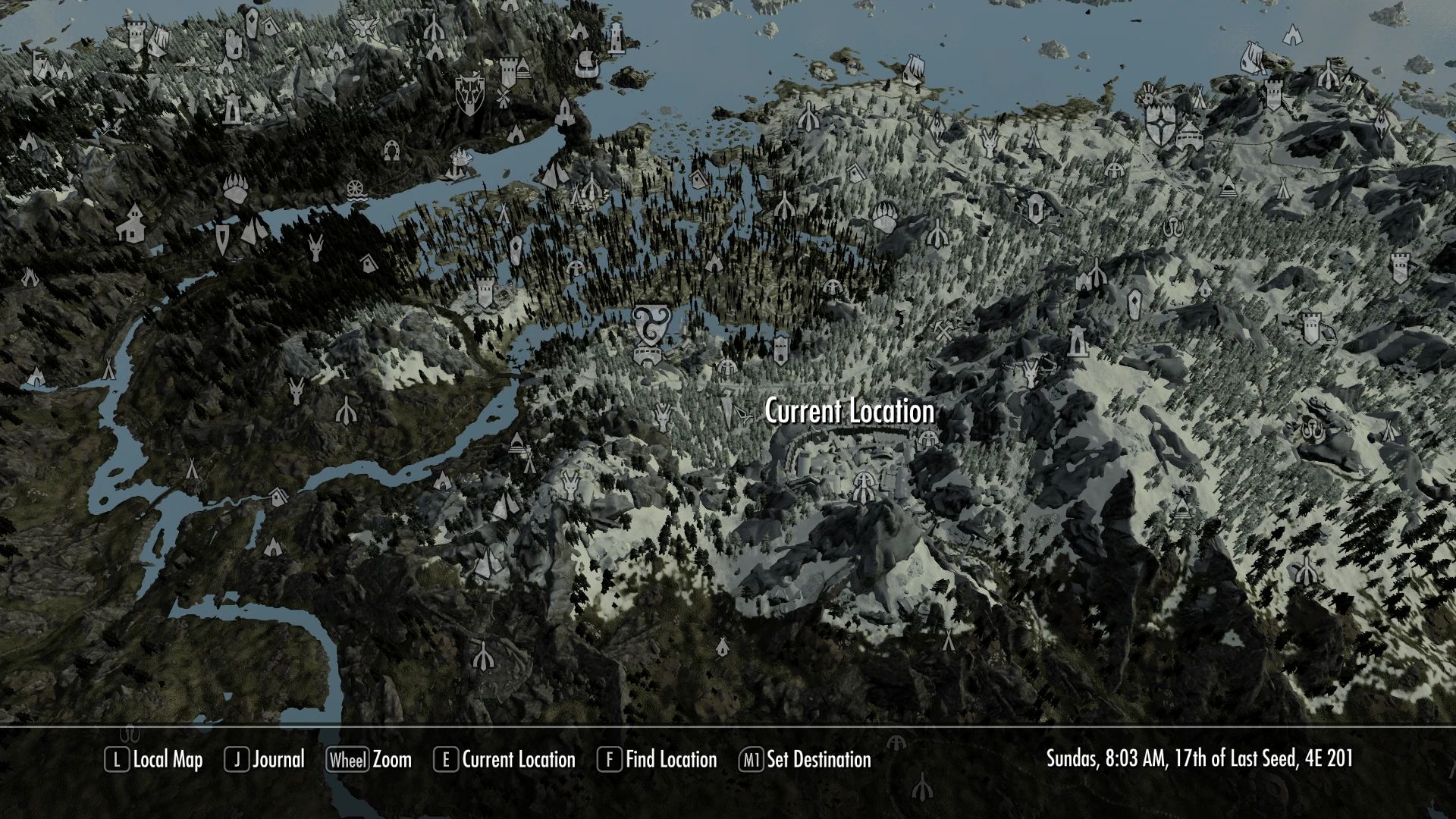Viewport: 1456px width, 819px height.
Task: Click the fort tower marker north of Windhelm
Action: 1273,95
